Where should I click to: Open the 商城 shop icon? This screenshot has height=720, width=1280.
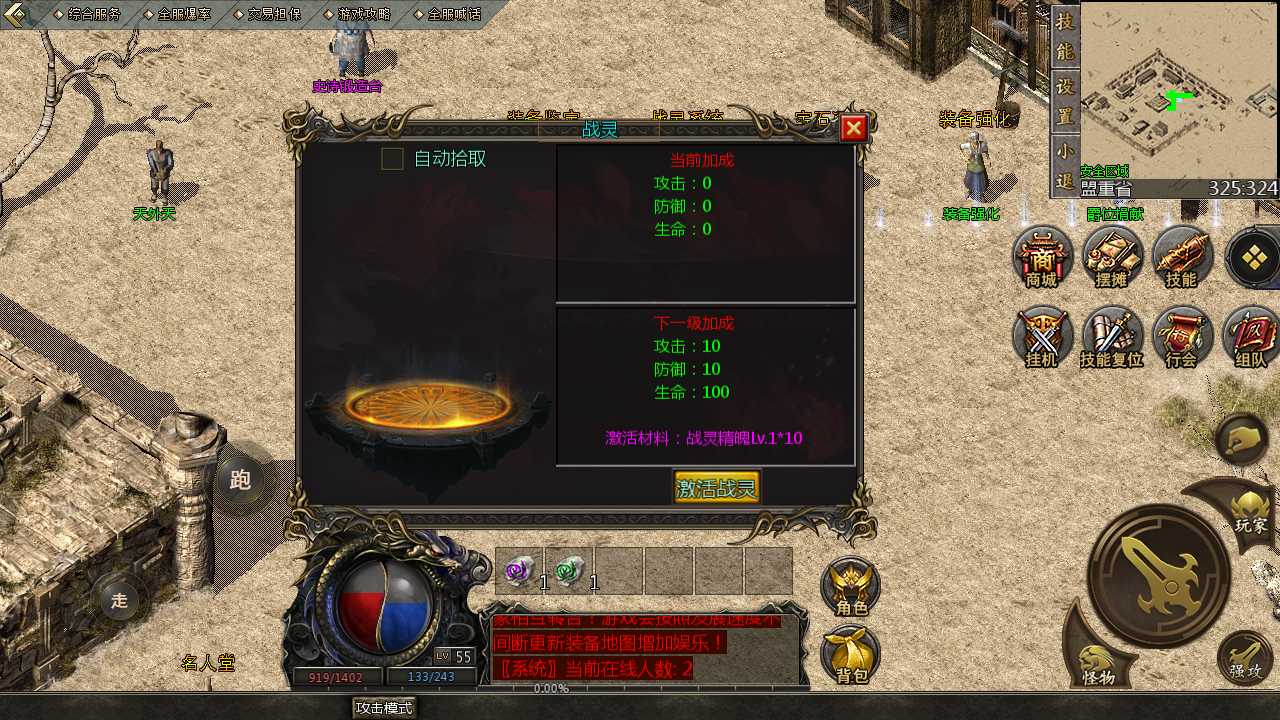[1042, 258]
